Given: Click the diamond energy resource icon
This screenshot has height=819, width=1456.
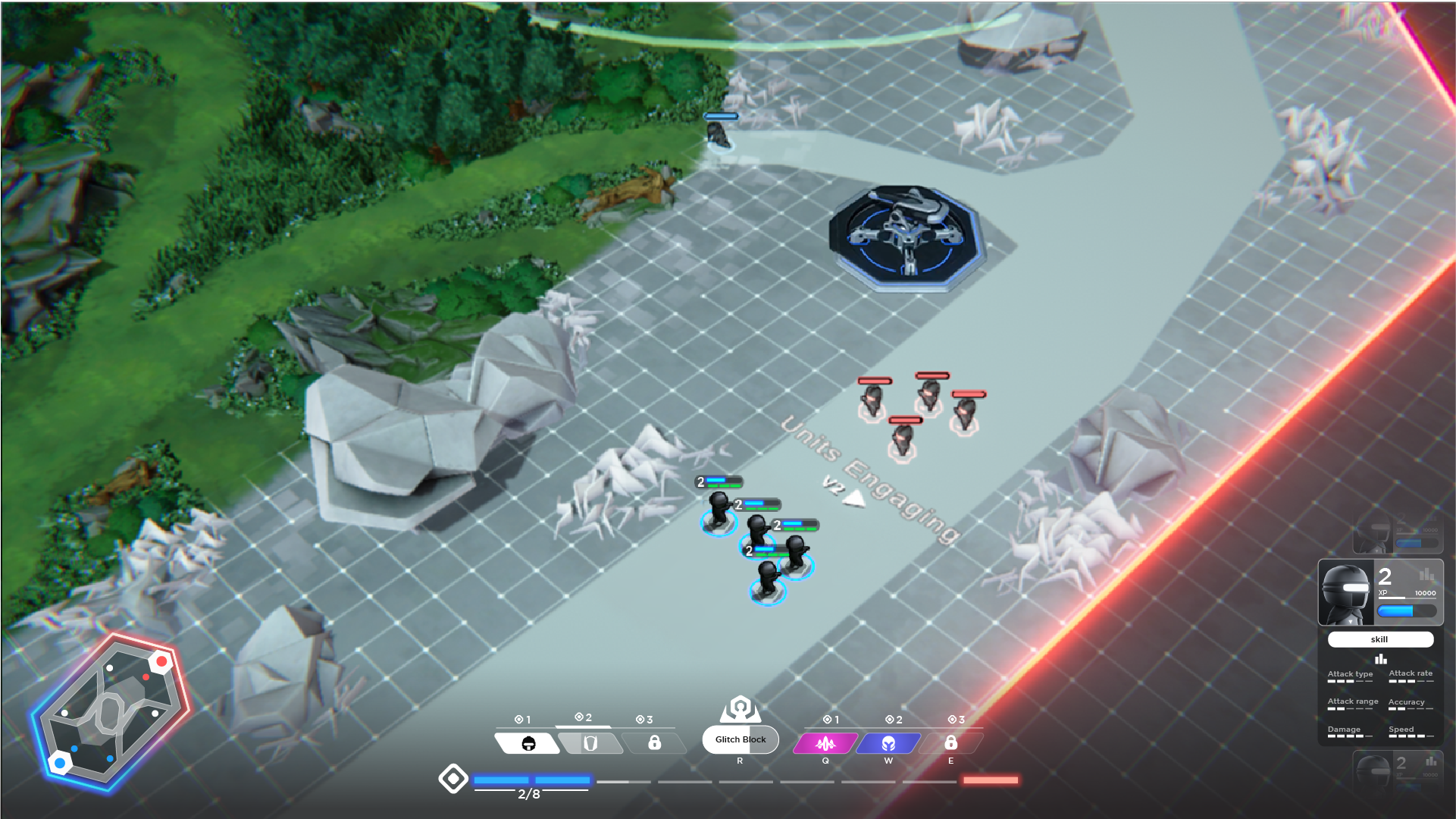Looking at the screenshot, I should coord(453,779).
